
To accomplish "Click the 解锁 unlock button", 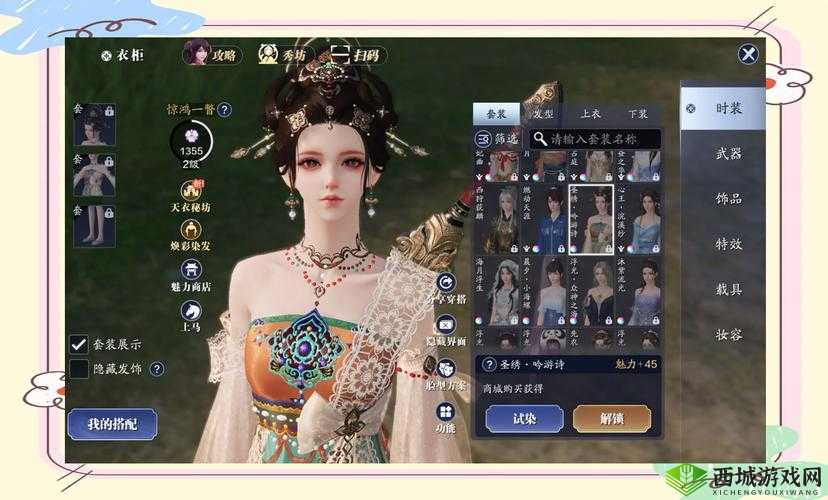I will click(x=611, y=419).
